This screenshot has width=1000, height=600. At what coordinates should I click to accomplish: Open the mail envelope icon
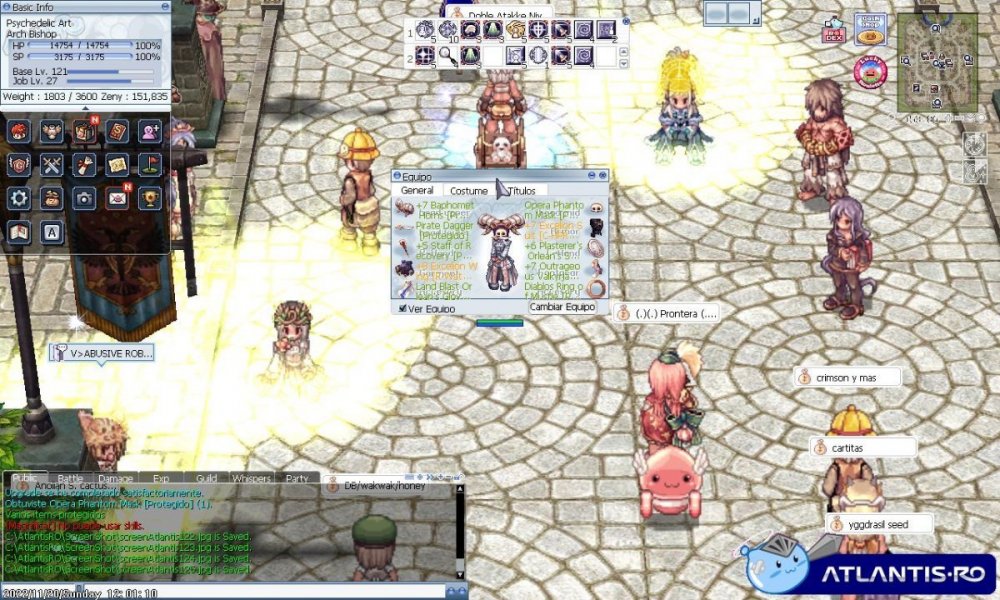[x=117, y=197]
